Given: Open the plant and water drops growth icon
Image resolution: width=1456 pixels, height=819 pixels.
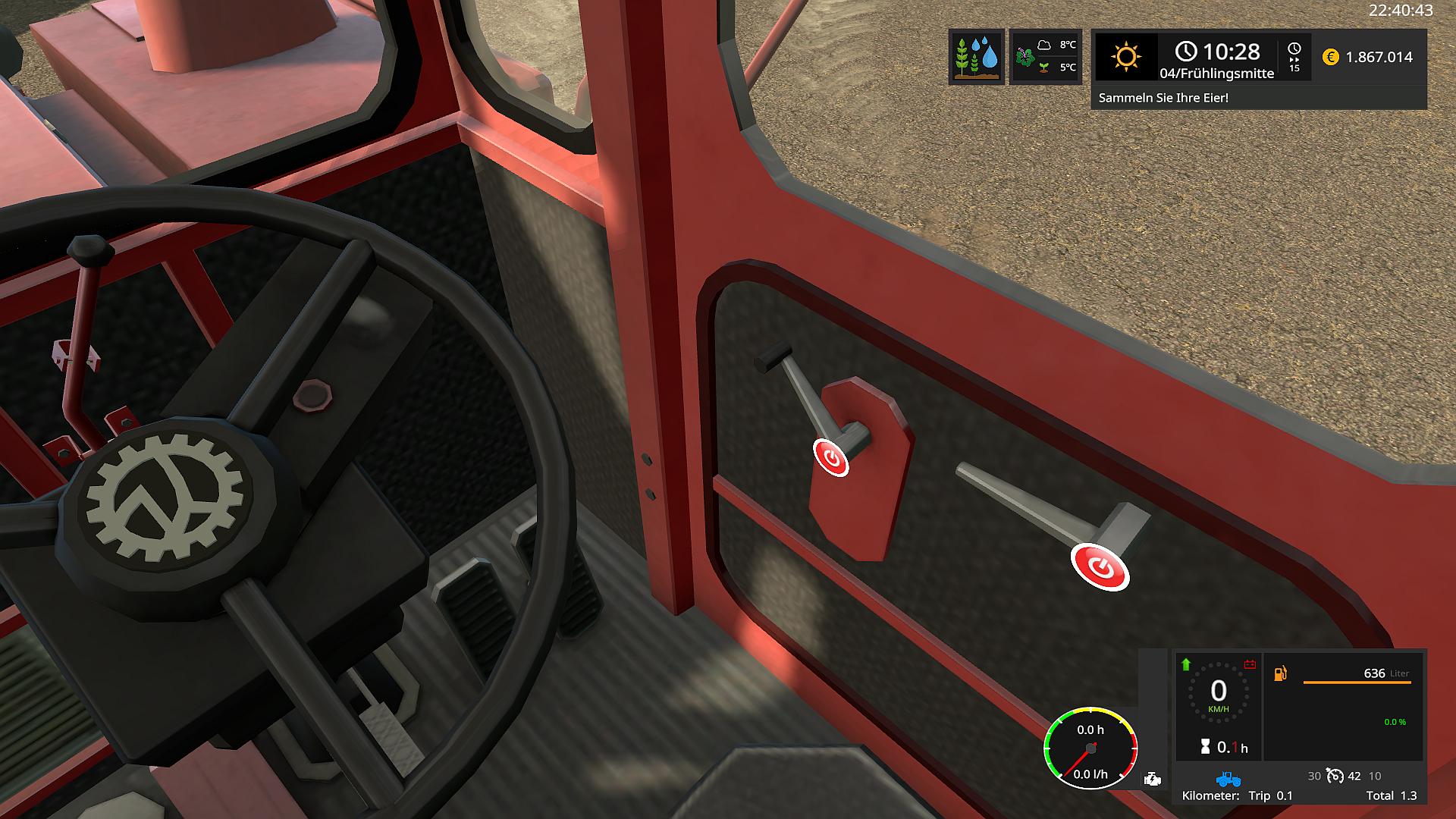Looking at the screenshot, I should coord(976,57).
